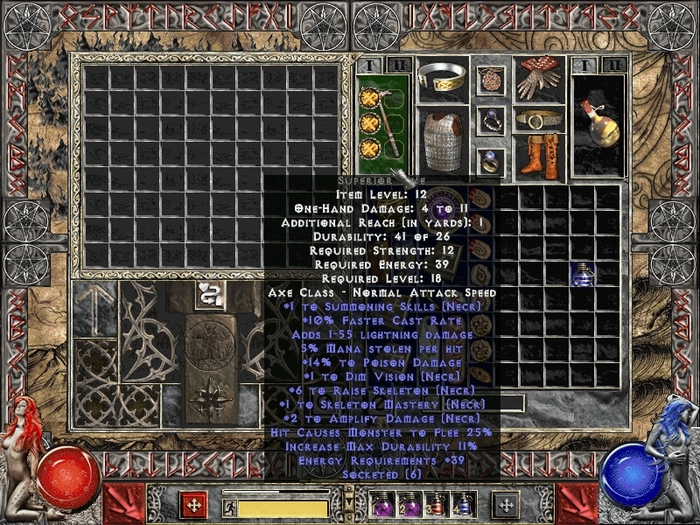Open the grey right-hand skill selector
The height and width of the screenshot is (525, 700).
coord(506,504)
